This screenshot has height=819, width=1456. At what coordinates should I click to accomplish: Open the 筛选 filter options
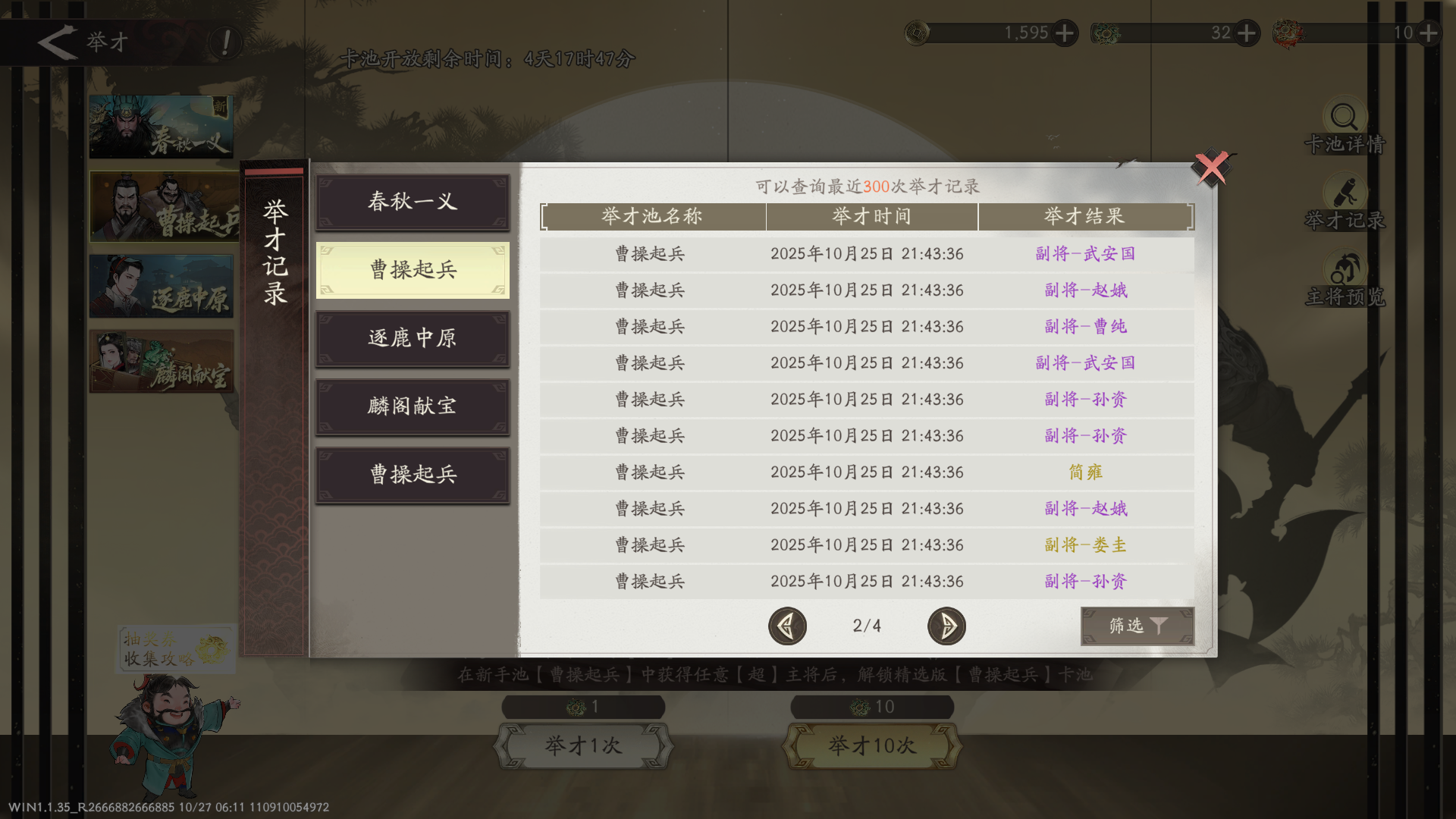(1137, 626)
